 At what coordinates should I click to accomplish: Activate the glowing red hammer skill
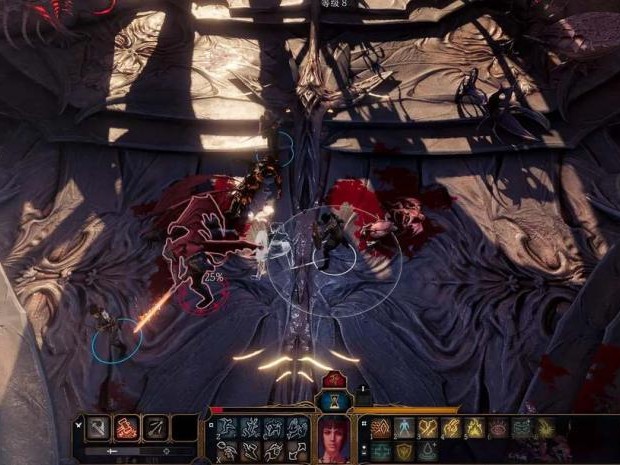click(x=127, y=428)
